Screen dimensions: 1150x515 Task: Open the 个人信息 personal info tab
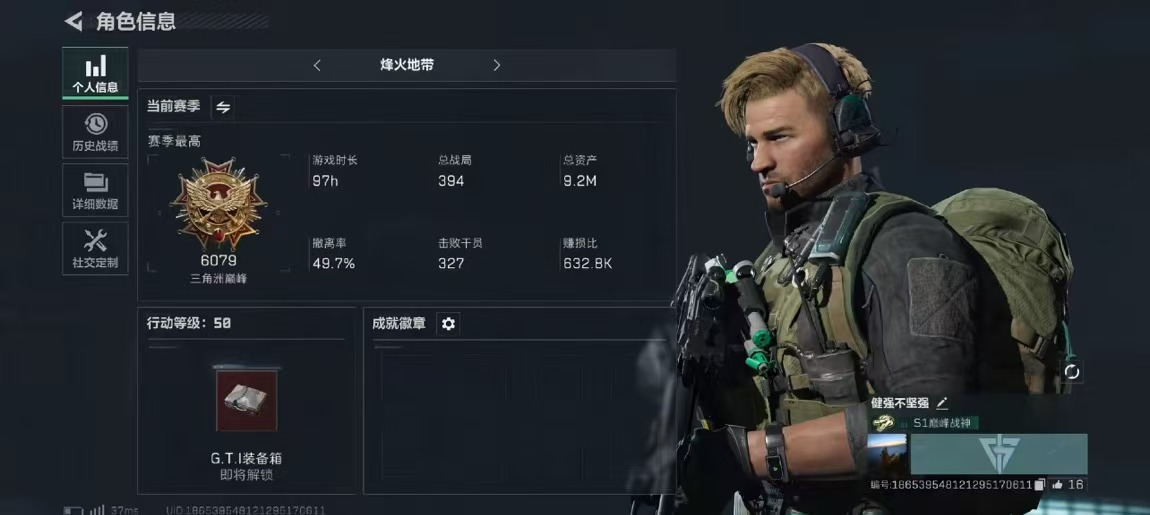pyautogui.click(x=95, y=74)
